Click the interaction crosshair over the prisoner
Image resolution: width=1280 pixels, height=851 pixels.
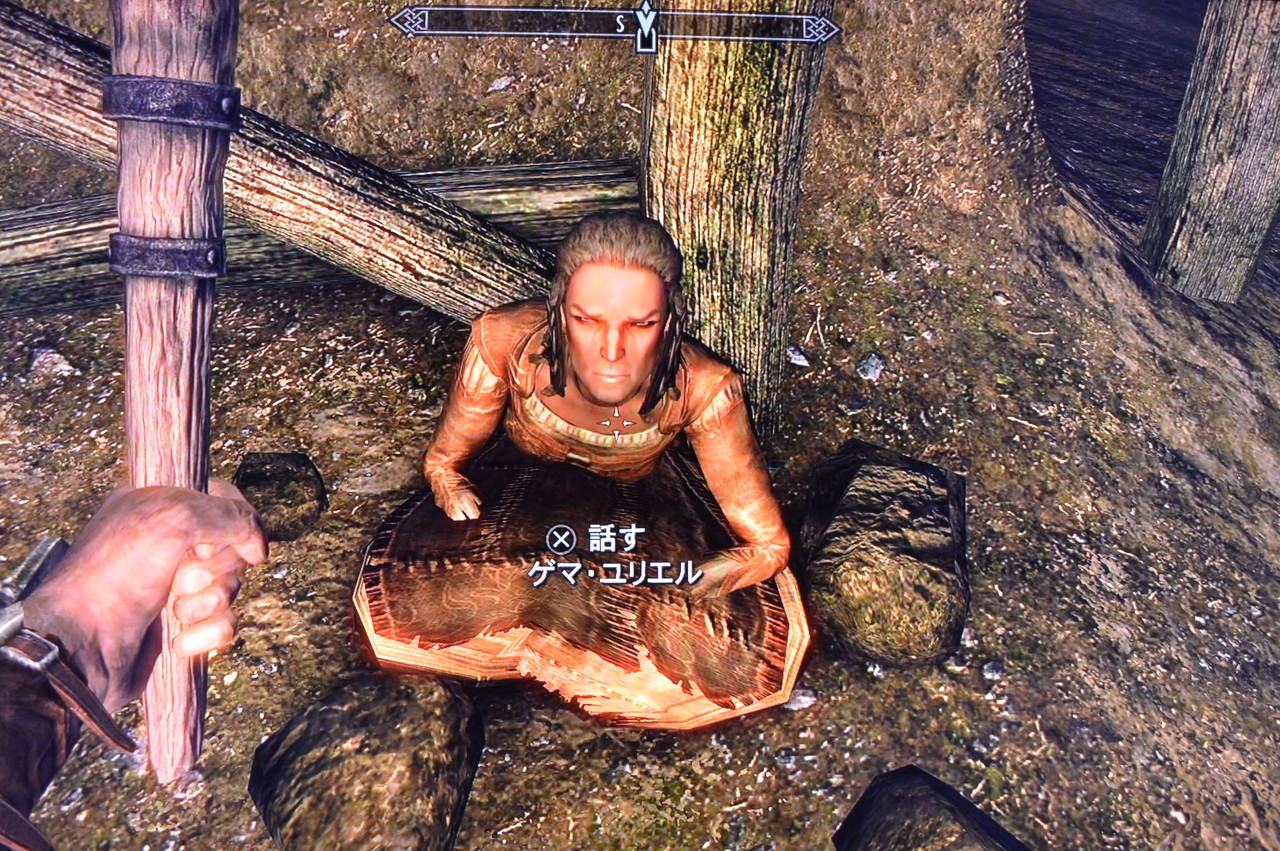point(615,420)
